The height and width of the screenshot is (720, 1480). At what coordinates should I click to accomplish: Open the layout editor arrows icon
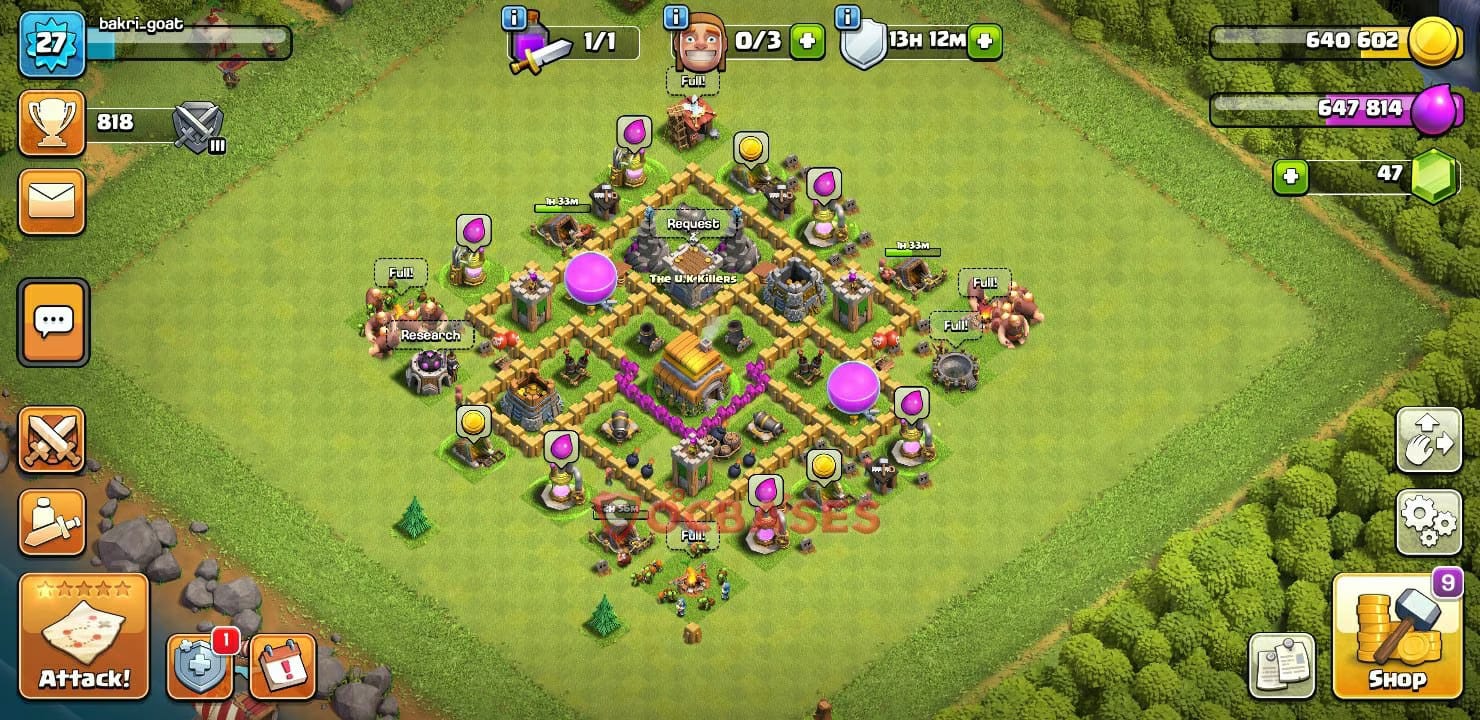(x=1428, y=440)
